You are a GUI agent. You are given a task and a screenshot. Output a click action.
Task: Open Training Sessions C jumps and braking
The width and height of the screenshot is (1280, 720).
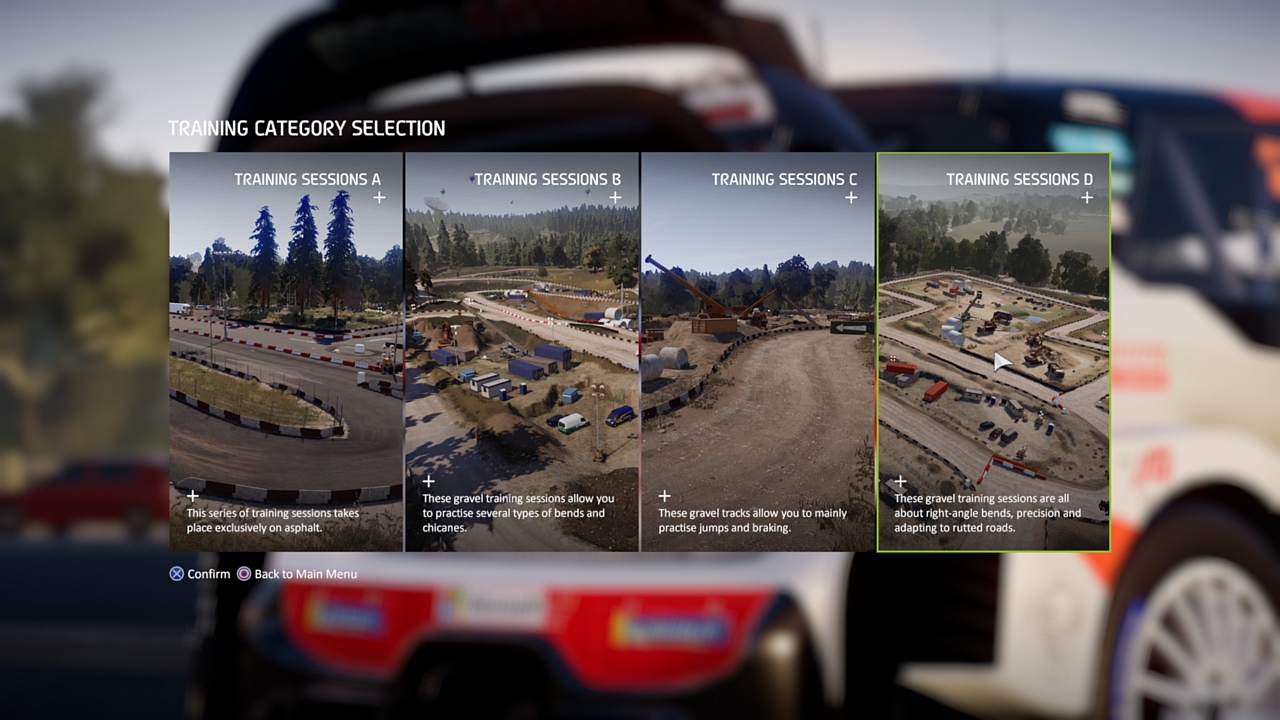coord(758,351)
